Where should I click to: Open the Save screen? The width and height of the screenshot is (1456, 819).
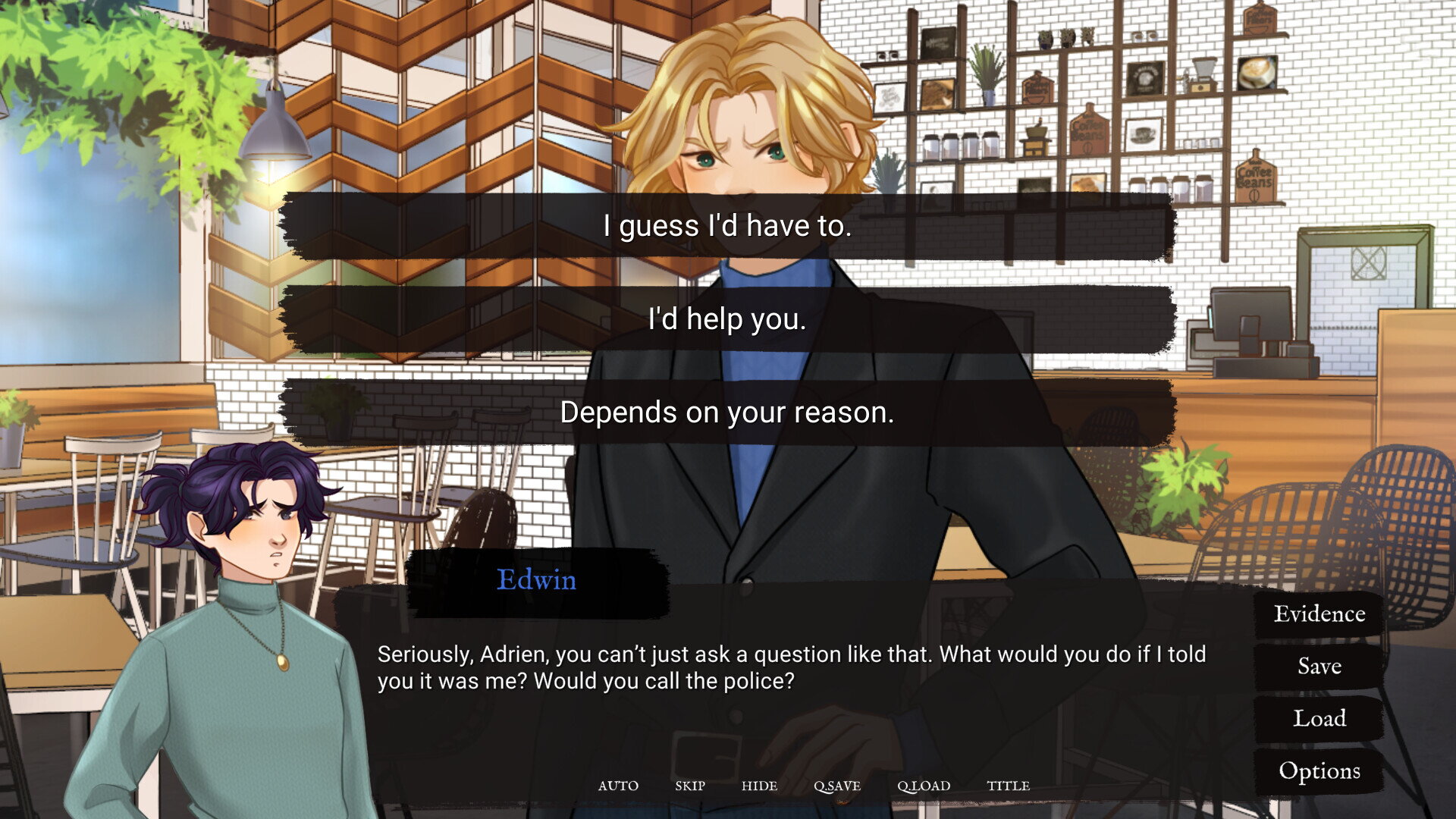pos(1319,666)
